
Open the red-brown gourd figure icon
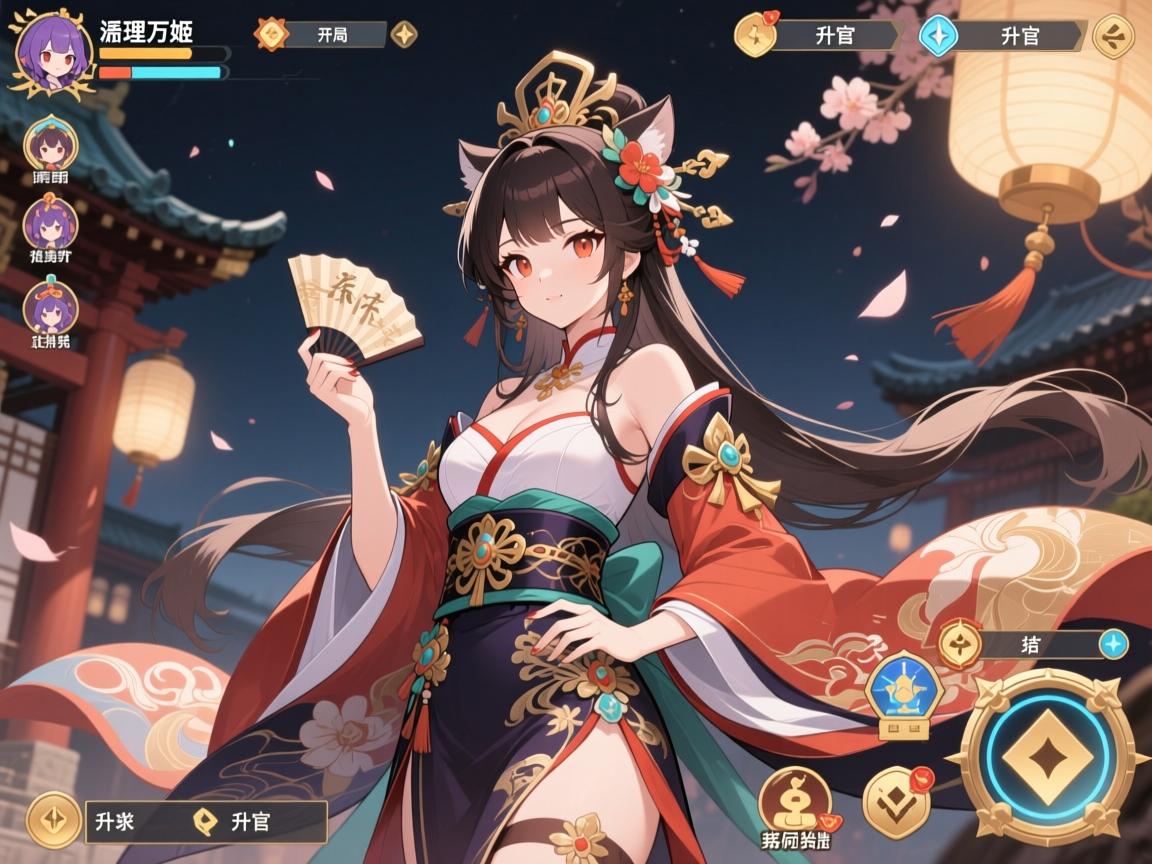pyautogui.click(x=793, y=801)
